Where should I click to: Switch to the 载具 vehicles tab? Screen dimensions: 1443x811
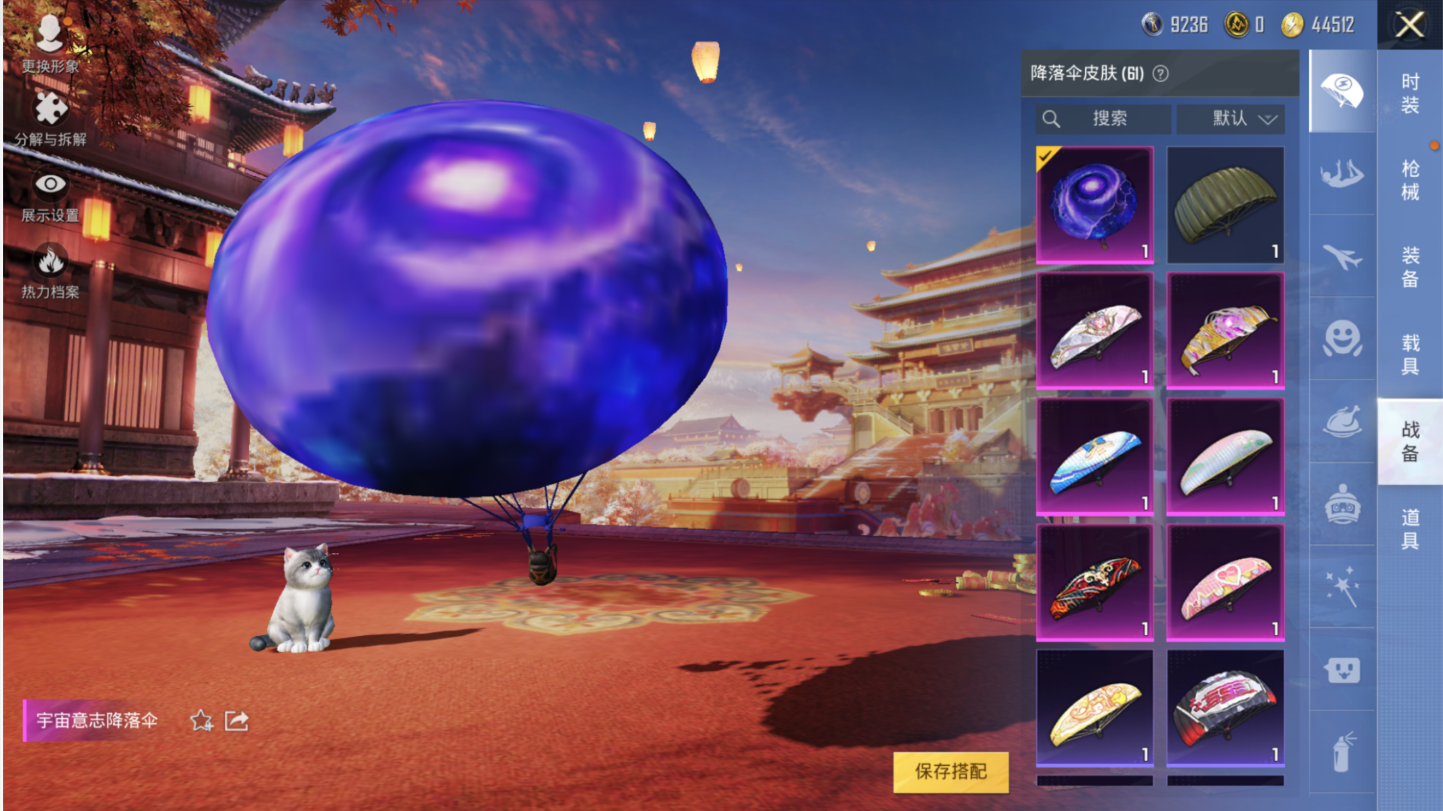coord(1410,354)
